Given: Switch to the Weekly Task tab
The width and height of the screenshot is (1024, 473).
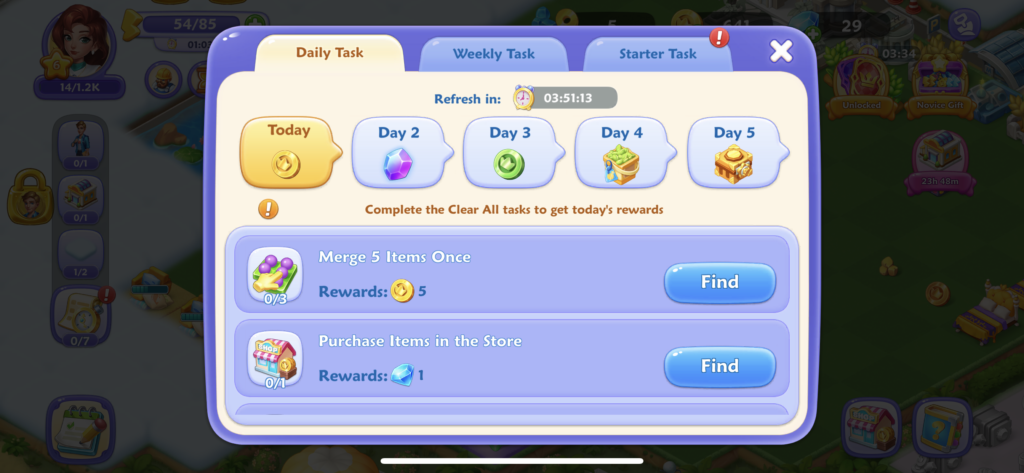Looking at the screenshot, I should click(493, 54).
